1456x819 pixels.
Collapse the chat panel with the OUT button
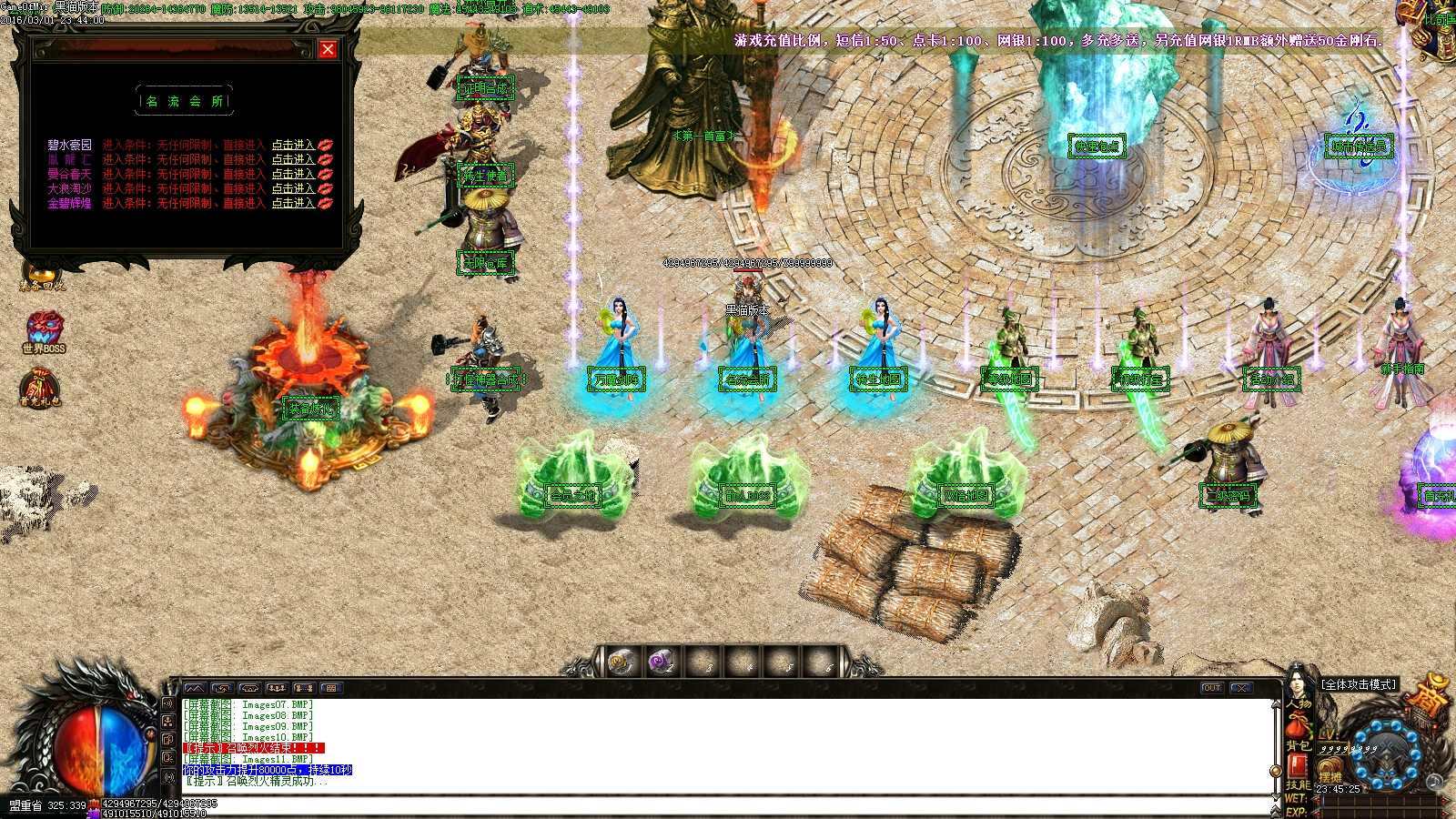coord(1211,688)
